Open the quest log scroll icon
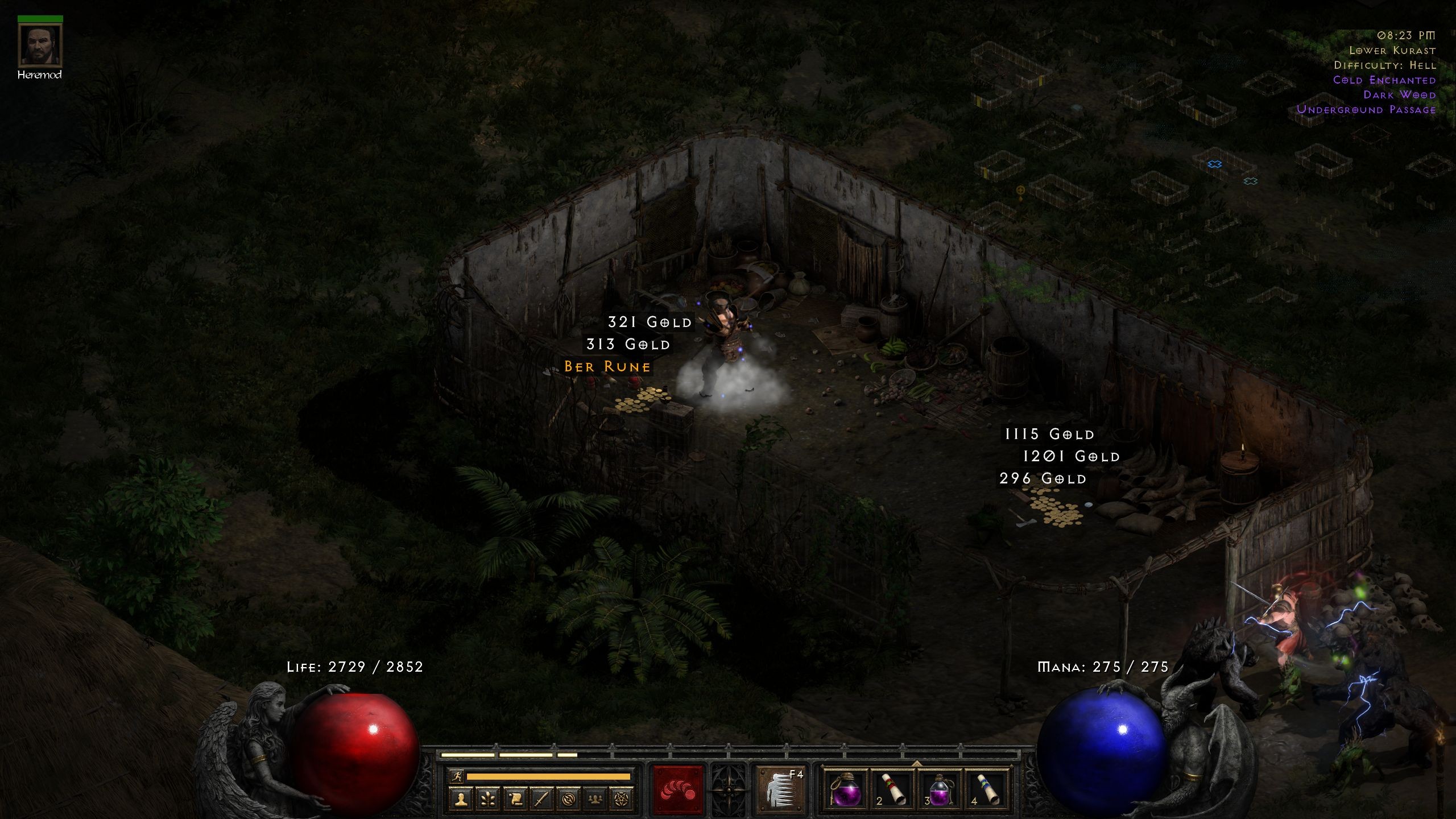This screenshot has height=819, width=1456. click(x=515, y=800)
